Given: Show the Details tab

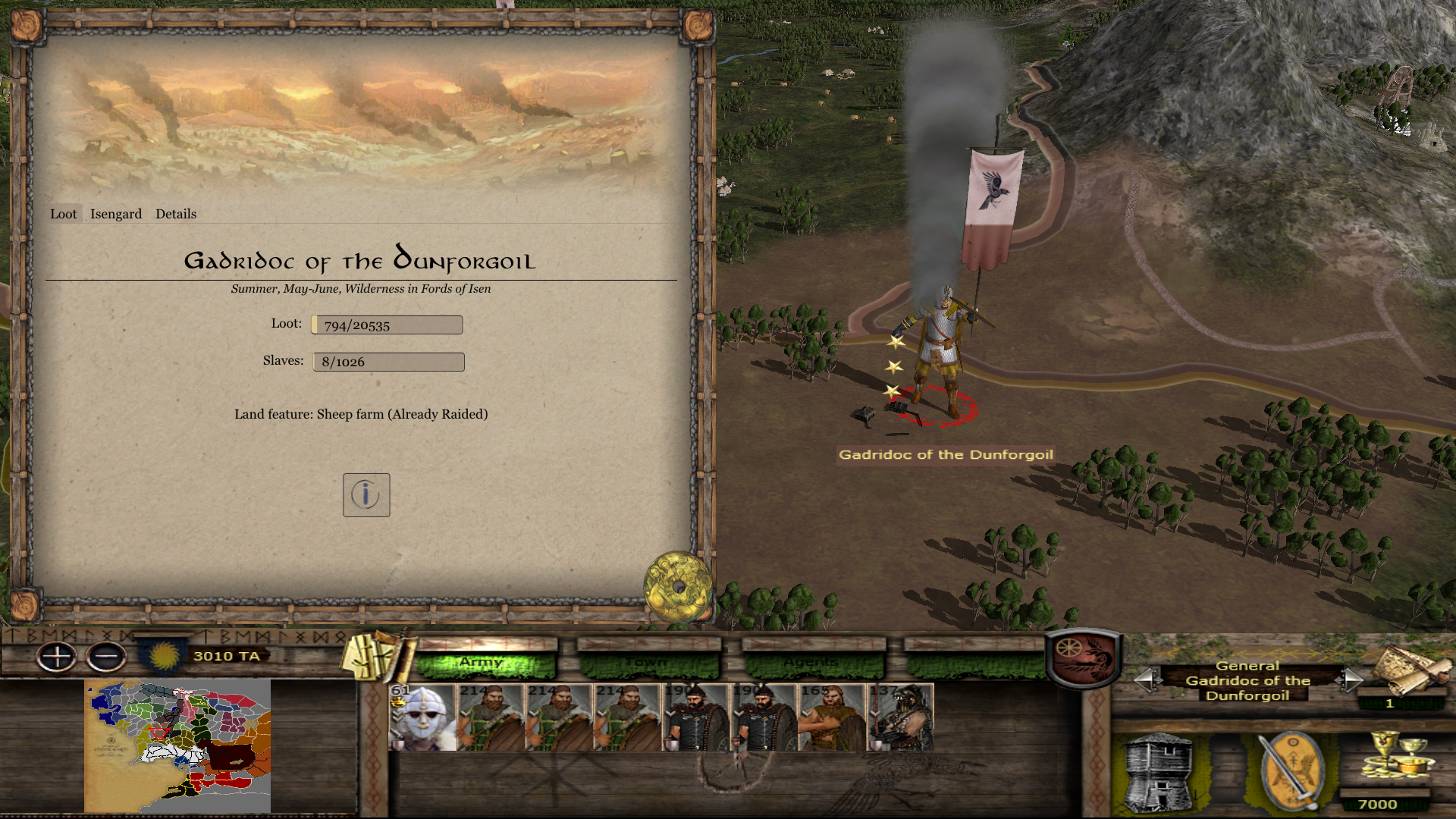Looking at the screenshot, I should 176,214.
